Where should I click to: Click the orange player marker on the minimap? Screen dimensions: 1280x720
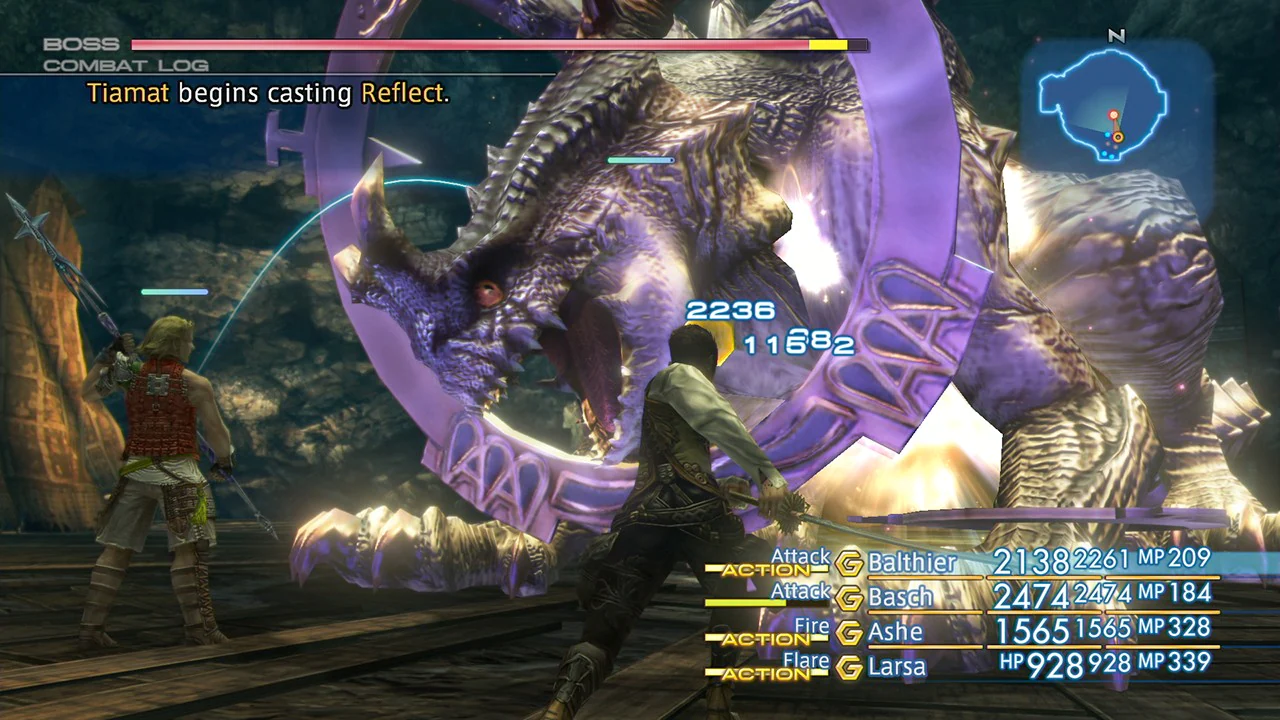pos(1118,137)
